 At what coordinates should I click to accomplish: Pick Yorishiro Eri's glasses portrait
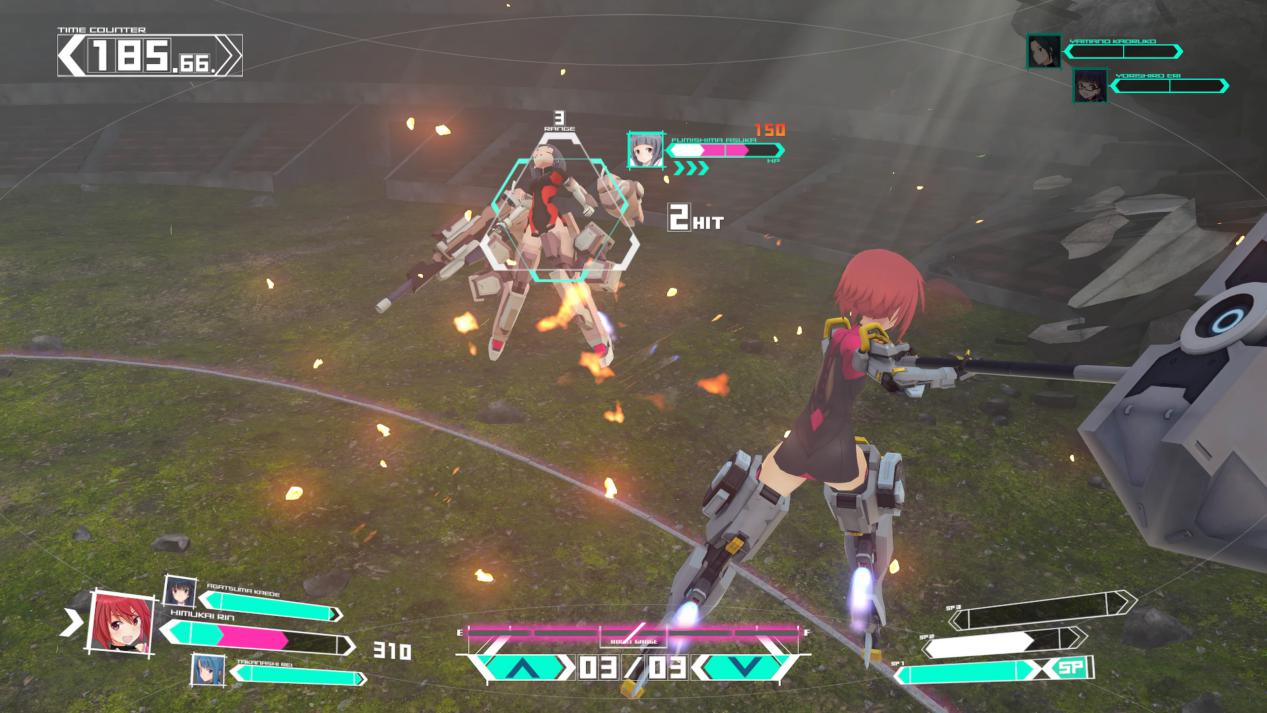pos(1089,86)
